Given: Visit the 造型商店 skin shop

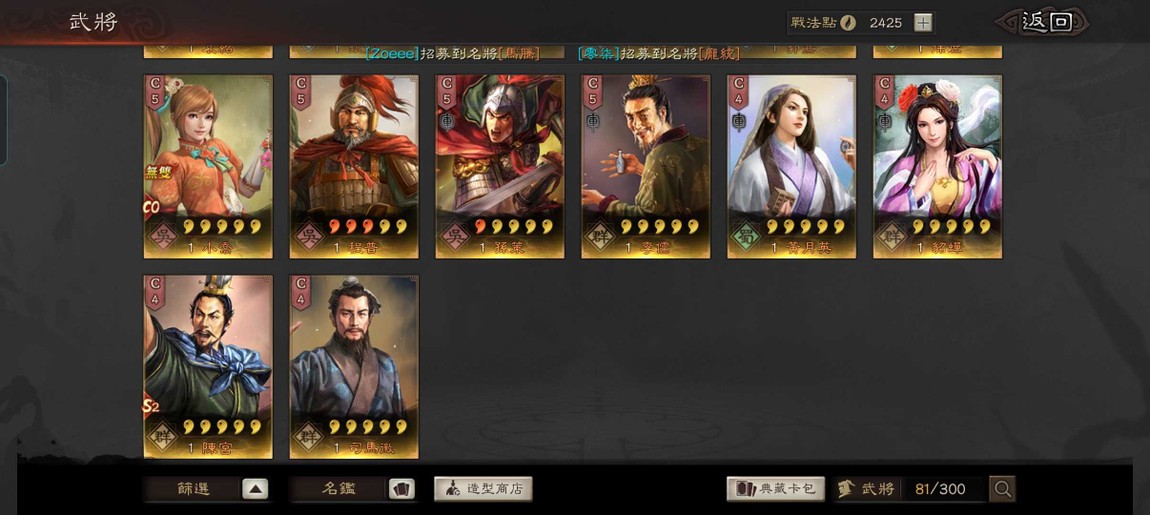Looking at the screenshot, I should pos(483,489).
